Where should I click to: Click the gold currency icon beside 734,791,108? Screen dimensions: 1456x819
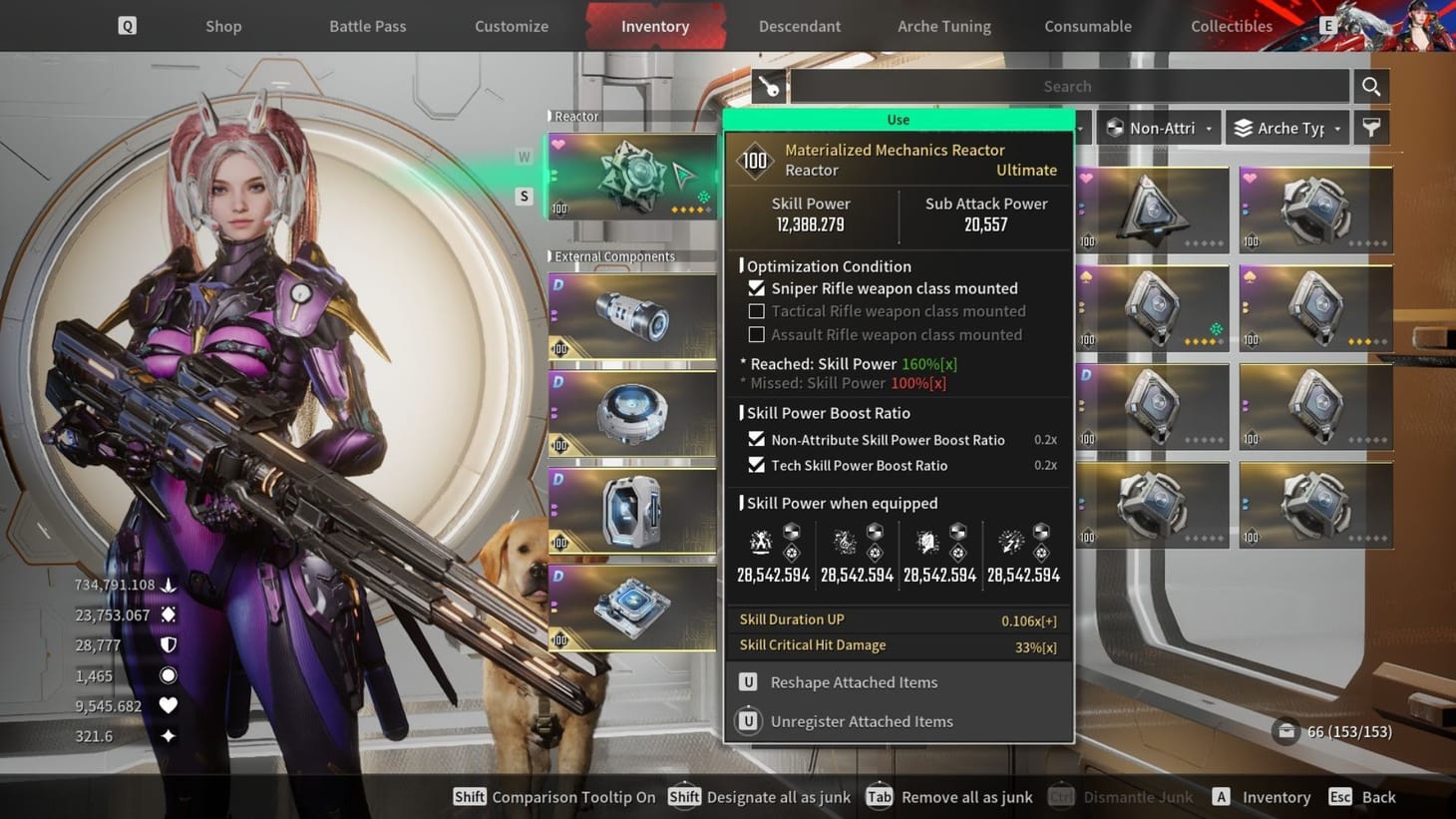tap(168, 584)
